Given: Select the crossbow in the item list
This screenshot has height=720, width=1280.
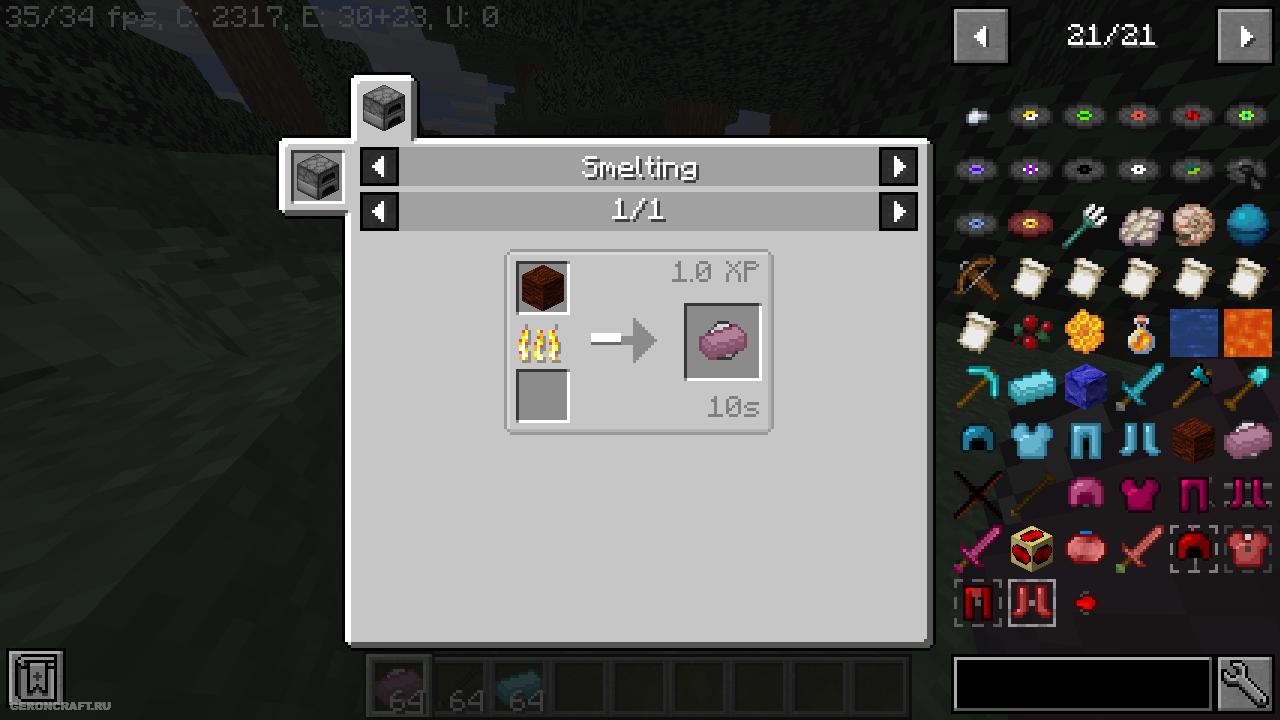Looking at the screenshot, I should 977,279.
